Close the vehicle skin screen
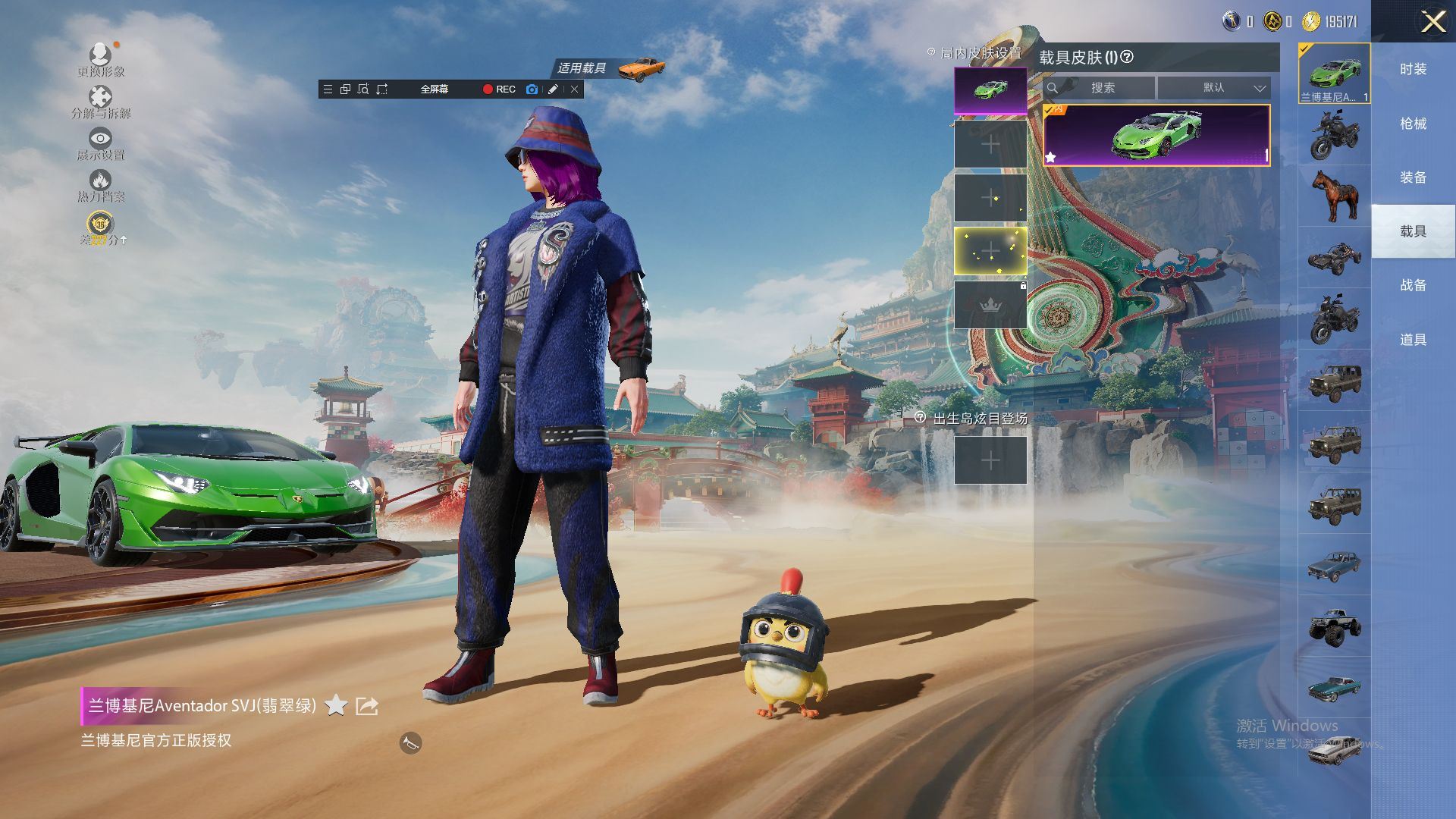Viewport: 1456px width, 819px height. (1432, 21)
